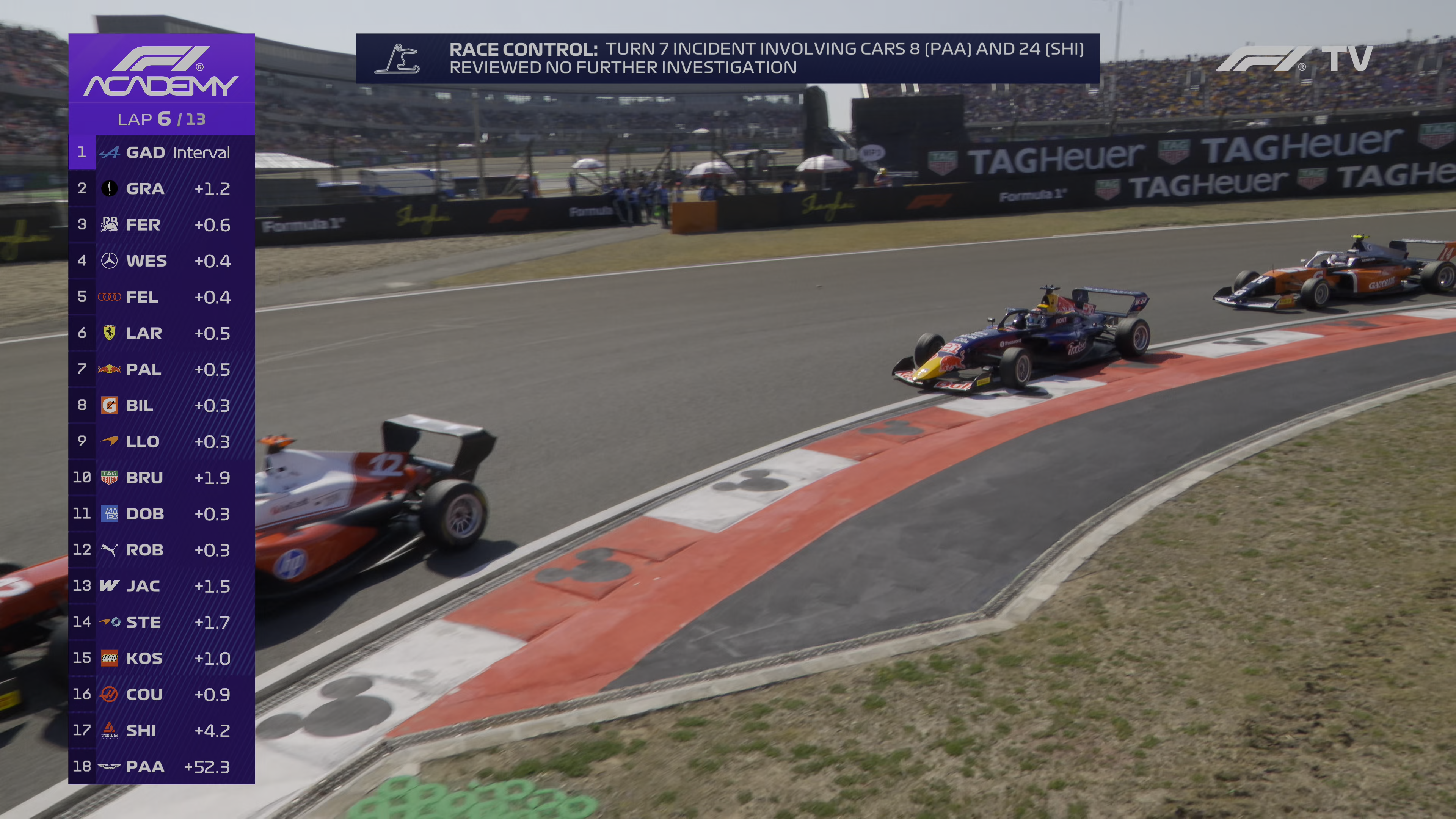The image size is (1456, 819).
Task: Choose the GRA row in second place
Action: (162, 189)
